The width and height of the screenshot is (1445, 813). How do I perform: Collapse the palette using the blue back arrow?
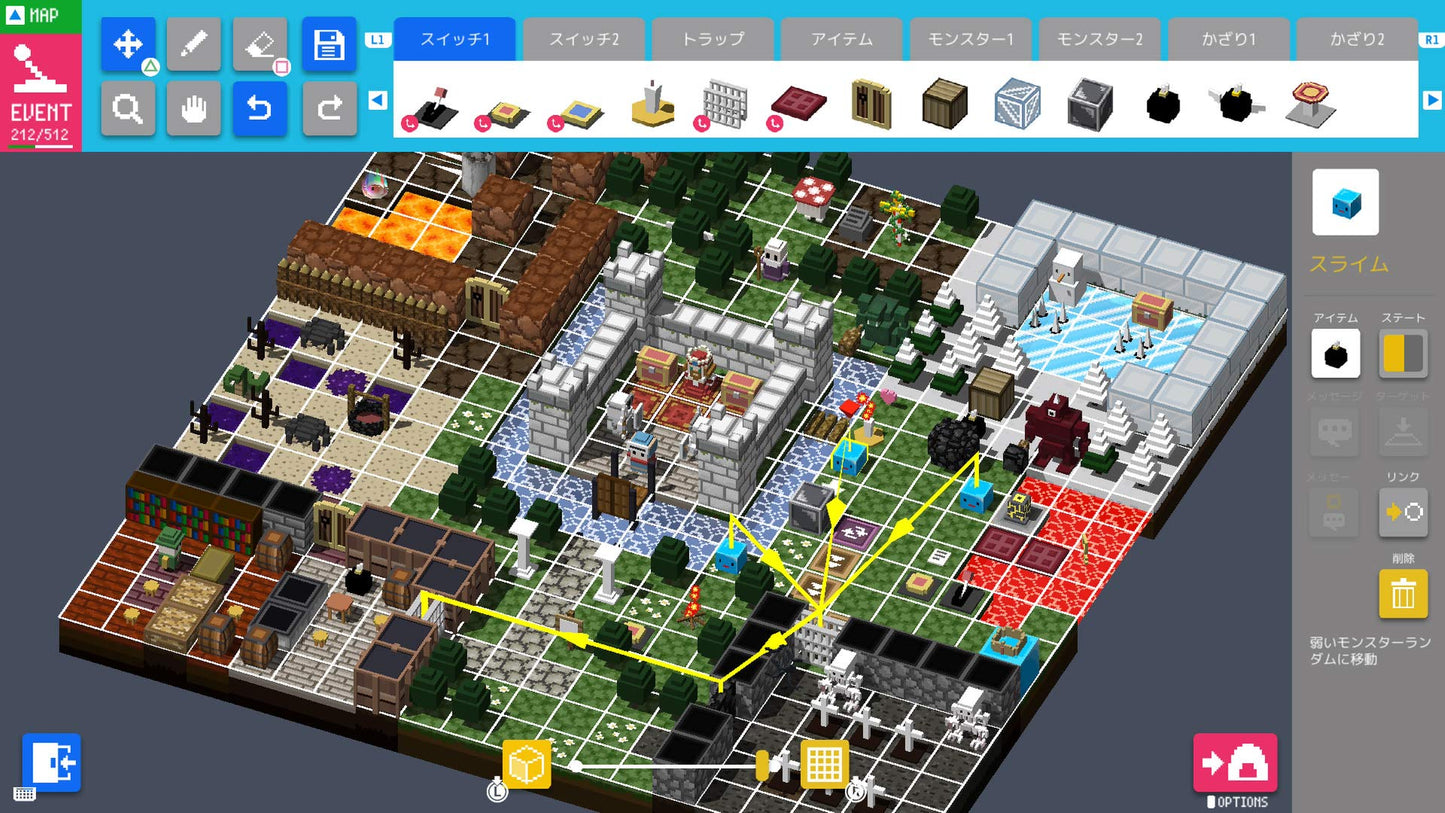click(379, 100)
